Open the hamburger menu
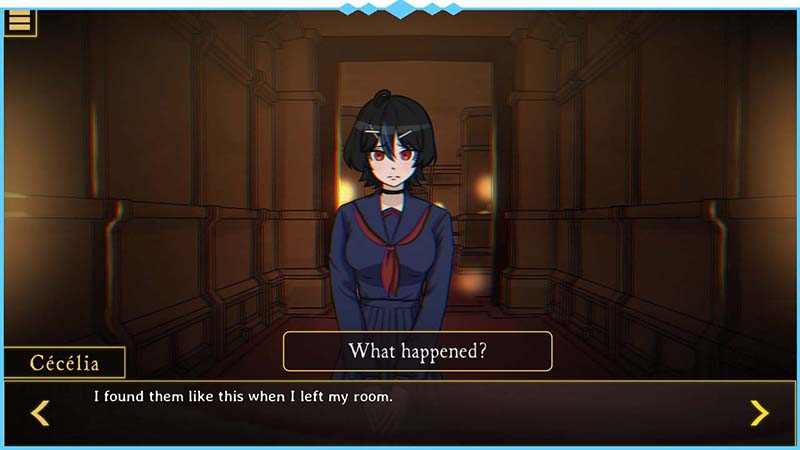The width and height of the screenshot is (800, 450). click(x=19, y=20)
